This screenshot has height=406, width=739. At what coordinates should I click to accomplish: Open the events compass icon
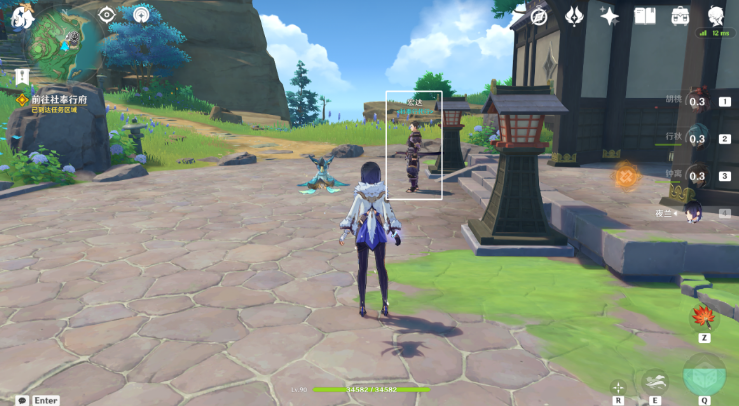tap(539, 15)
